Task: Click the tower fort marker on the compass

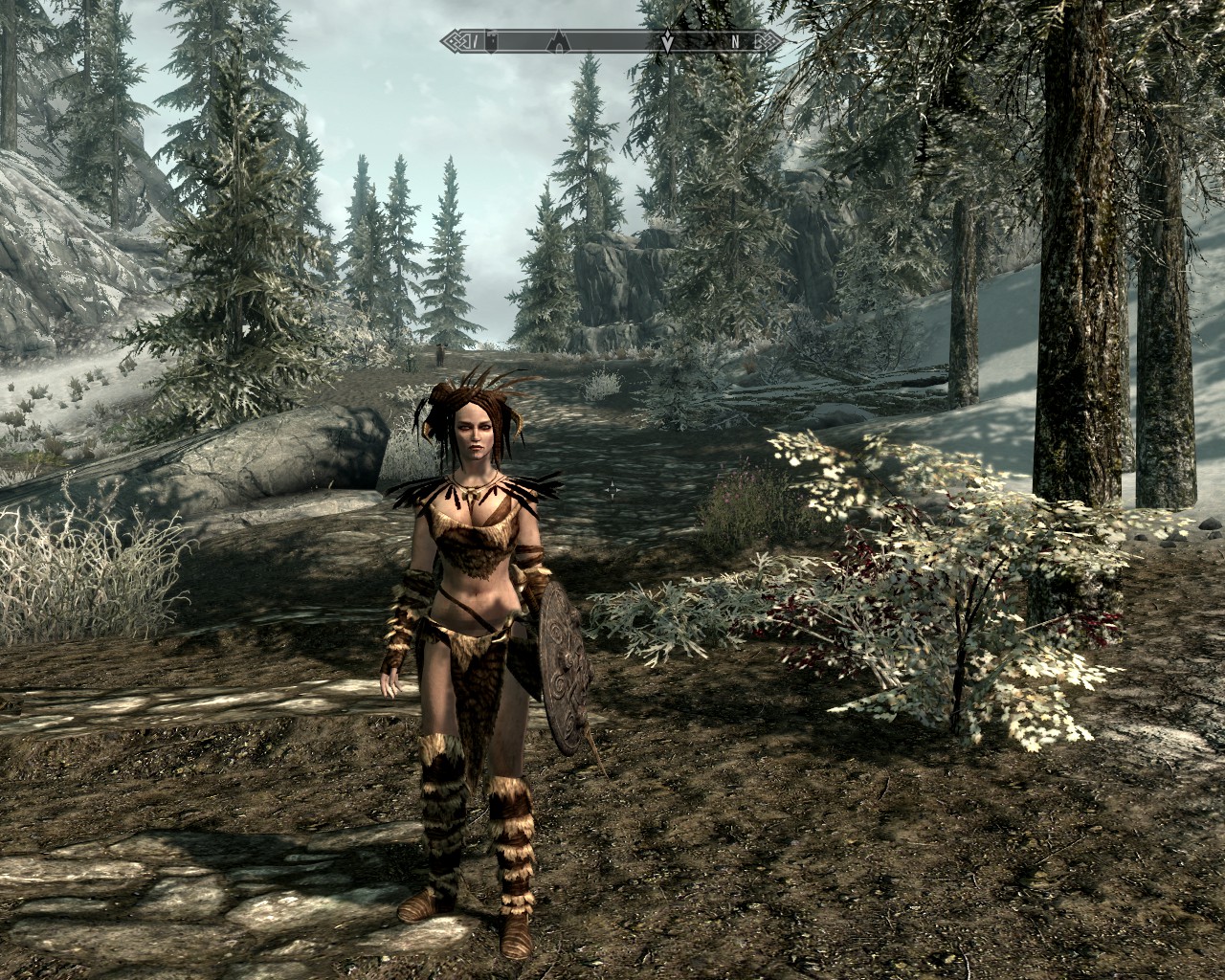Action: 492,41
